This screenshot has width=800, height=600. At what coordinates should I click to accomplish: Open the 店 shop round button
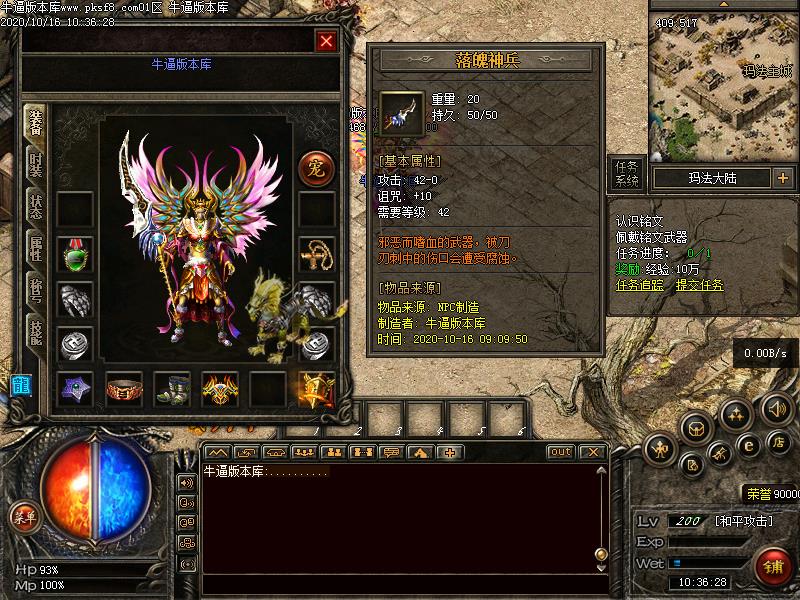(777, 441)
